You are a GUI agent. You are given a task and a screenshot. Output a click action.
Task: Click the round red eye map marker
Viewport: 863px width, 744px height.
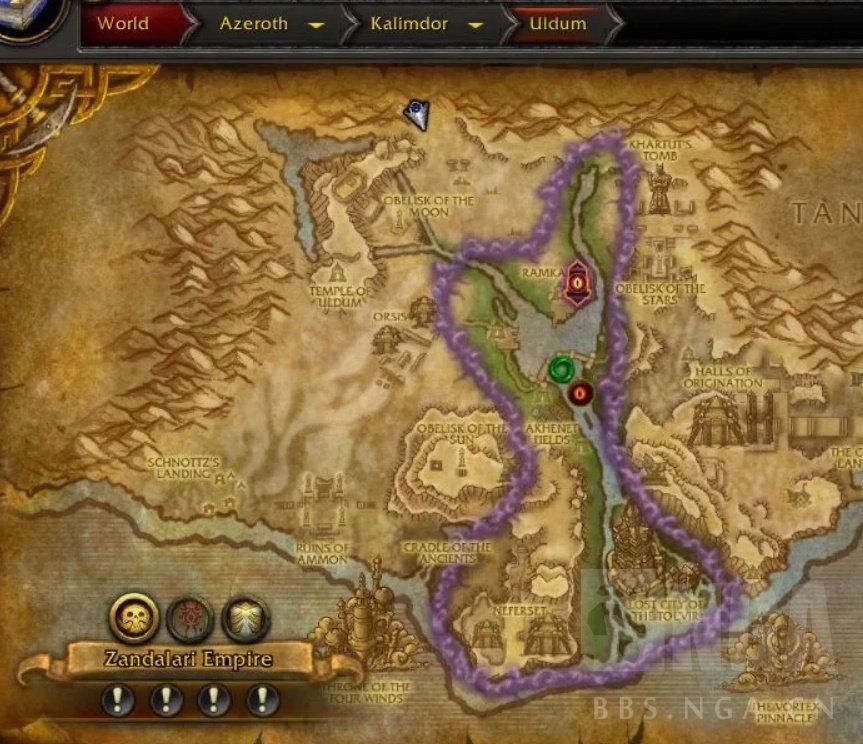click(x=581, y=393)
